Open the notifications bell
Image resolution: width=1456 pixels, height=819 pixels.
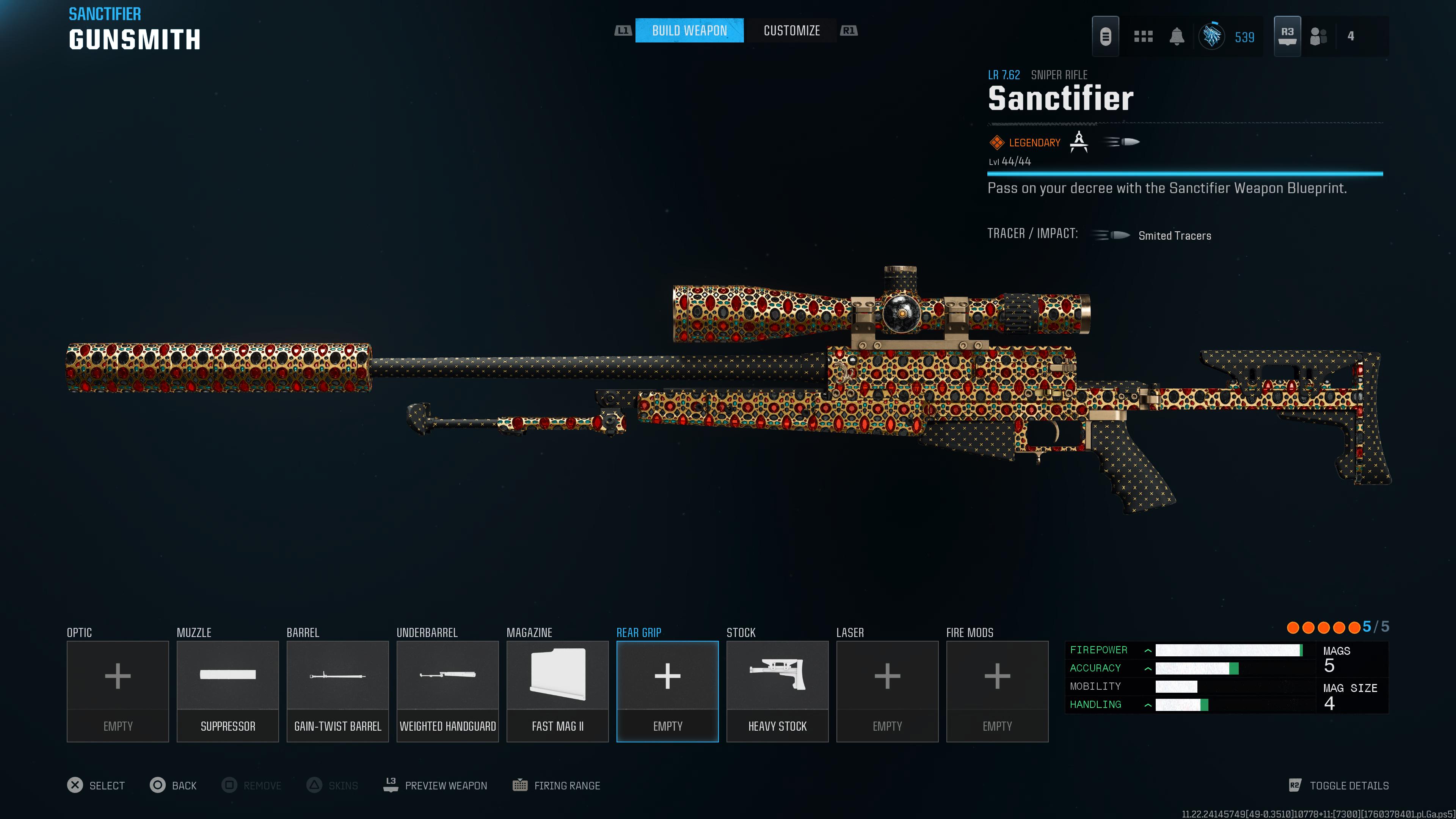[1177, 37]
